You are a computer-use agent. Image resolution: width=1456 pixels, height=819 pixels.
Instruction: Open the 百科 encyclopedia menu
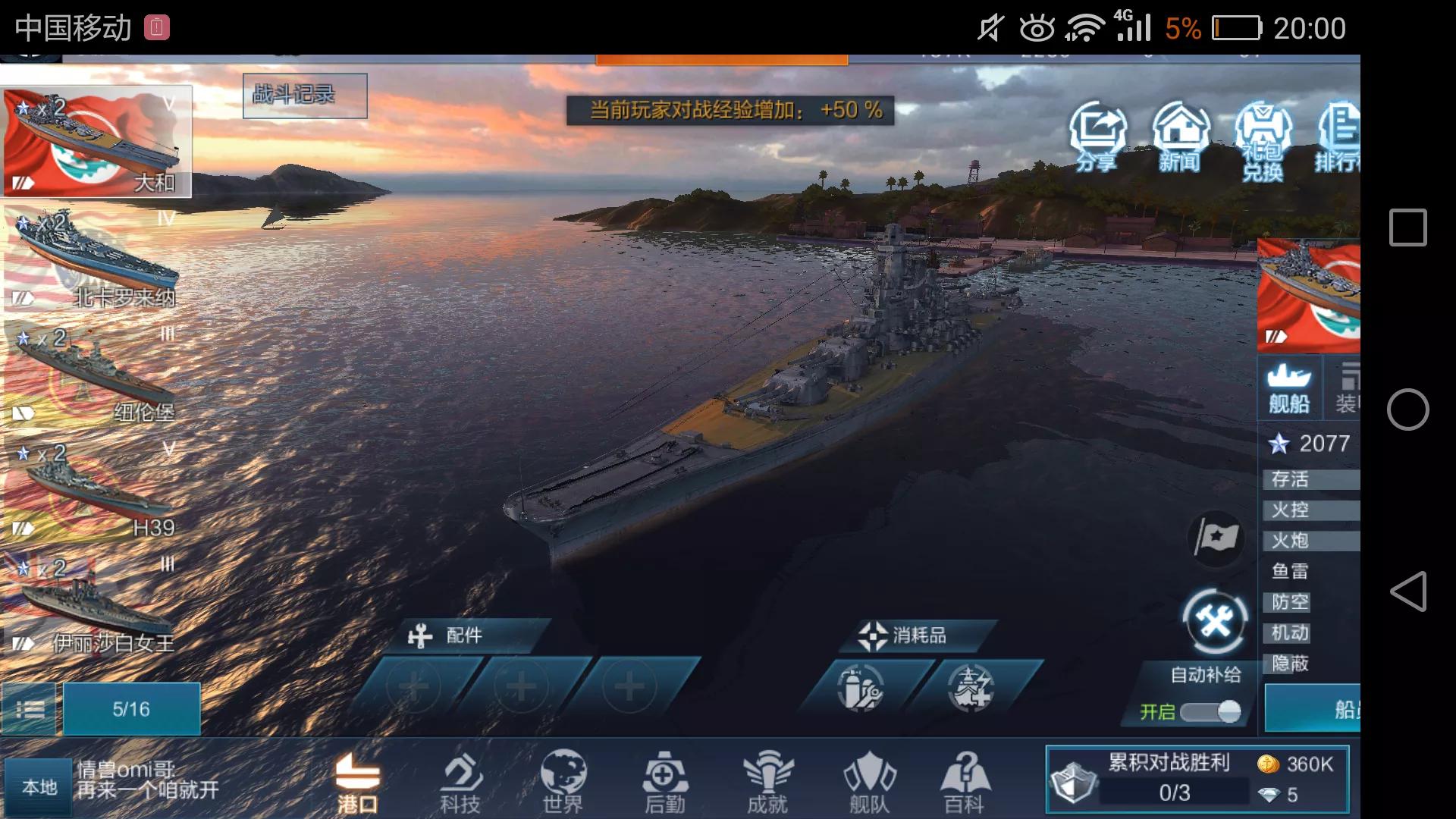pyautogui.click(x=965, y=782)
